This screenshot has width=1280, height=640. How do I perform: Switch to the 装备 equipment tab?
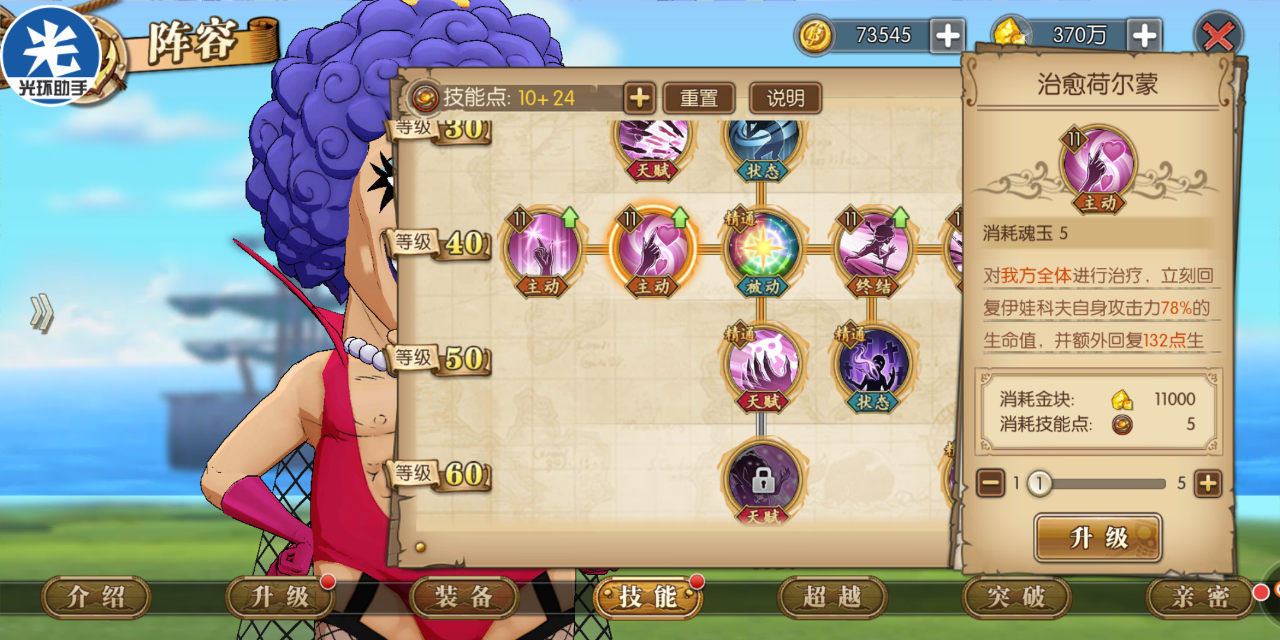[464, 598]
